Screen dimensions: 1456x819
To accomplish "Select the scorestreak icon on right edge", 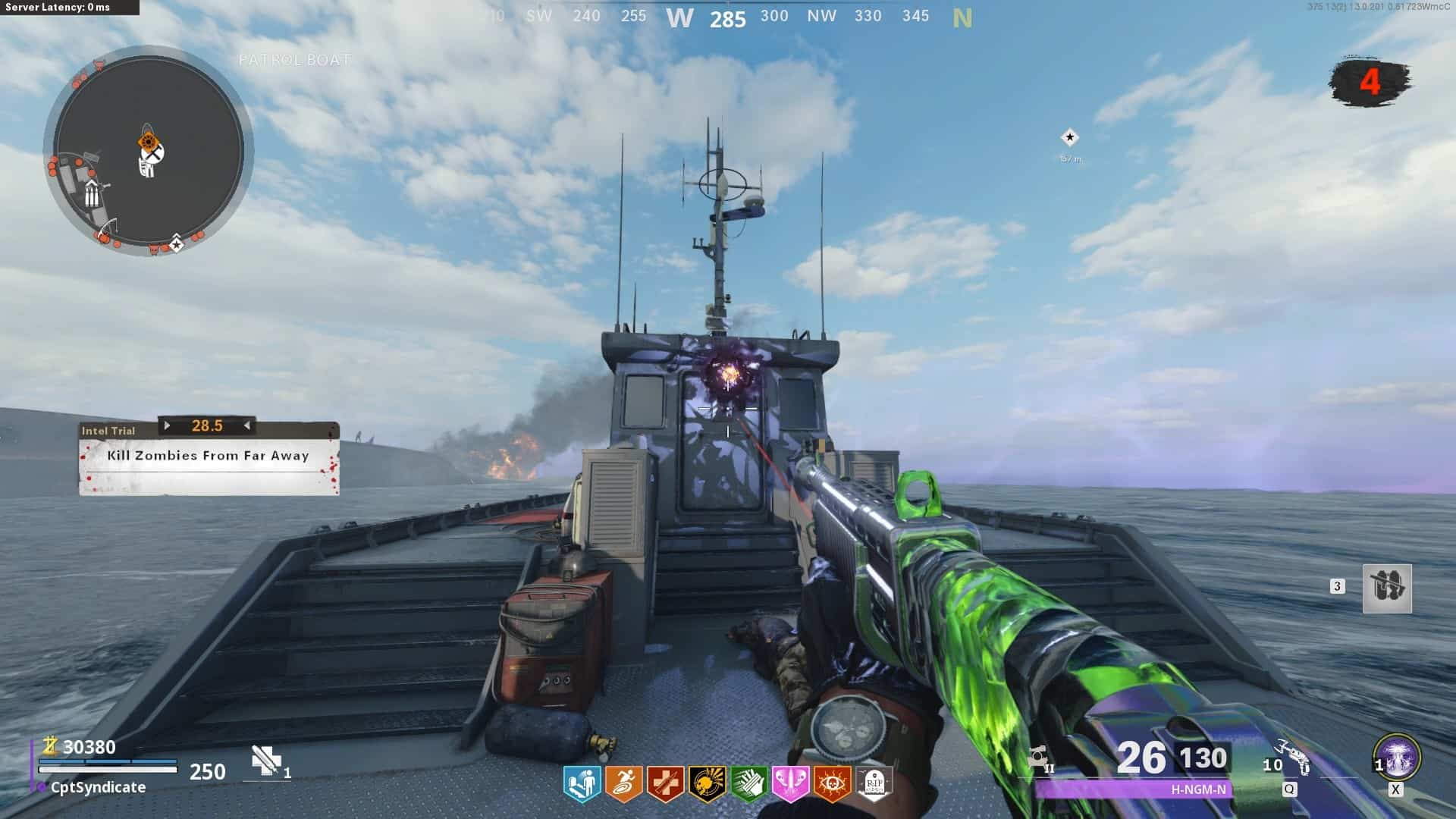I will click(1387, 588).
